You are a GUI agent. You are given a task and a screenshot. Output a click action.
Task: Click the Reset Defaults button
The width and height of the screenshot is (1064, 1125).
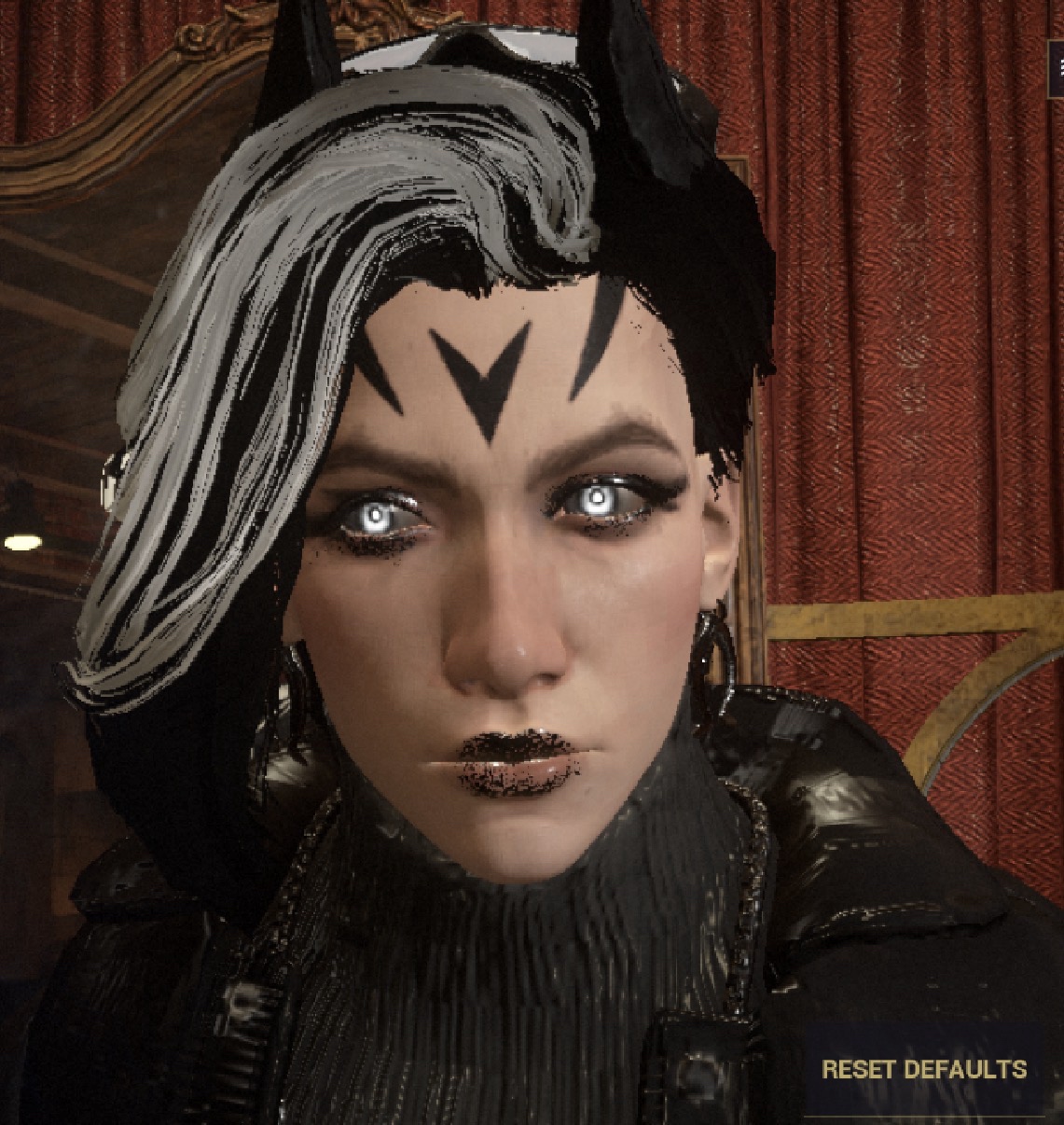tap(923, 1069)
